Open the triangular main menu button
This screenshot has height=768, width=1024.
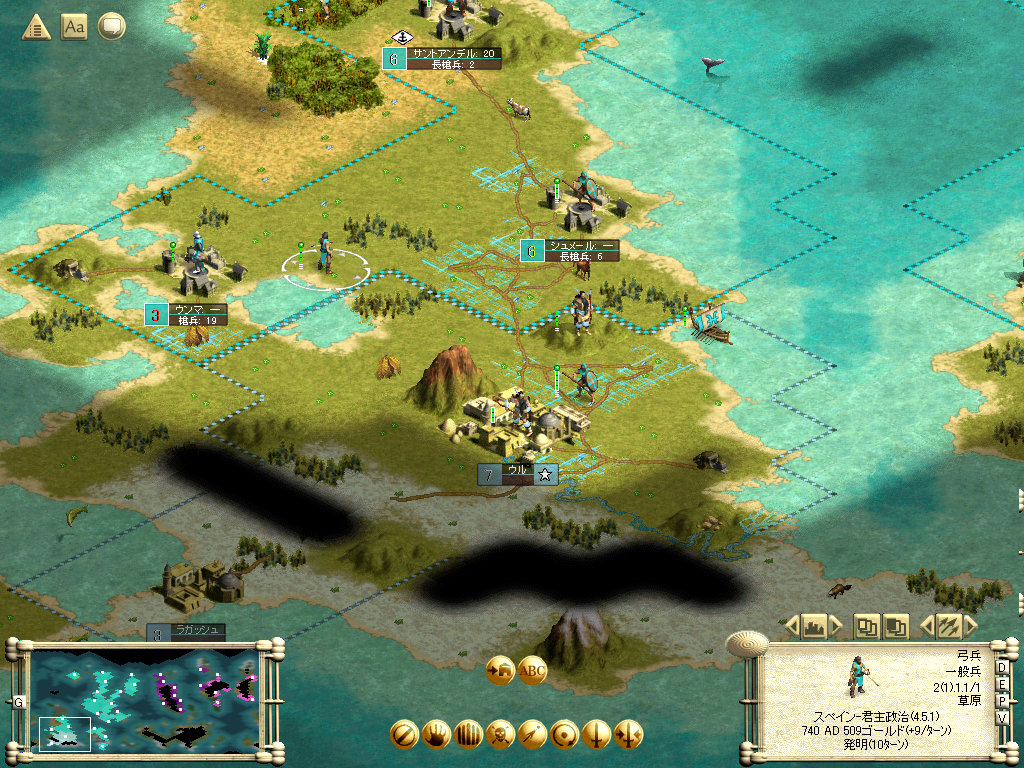pyautogui.click(x=37, y=27)
